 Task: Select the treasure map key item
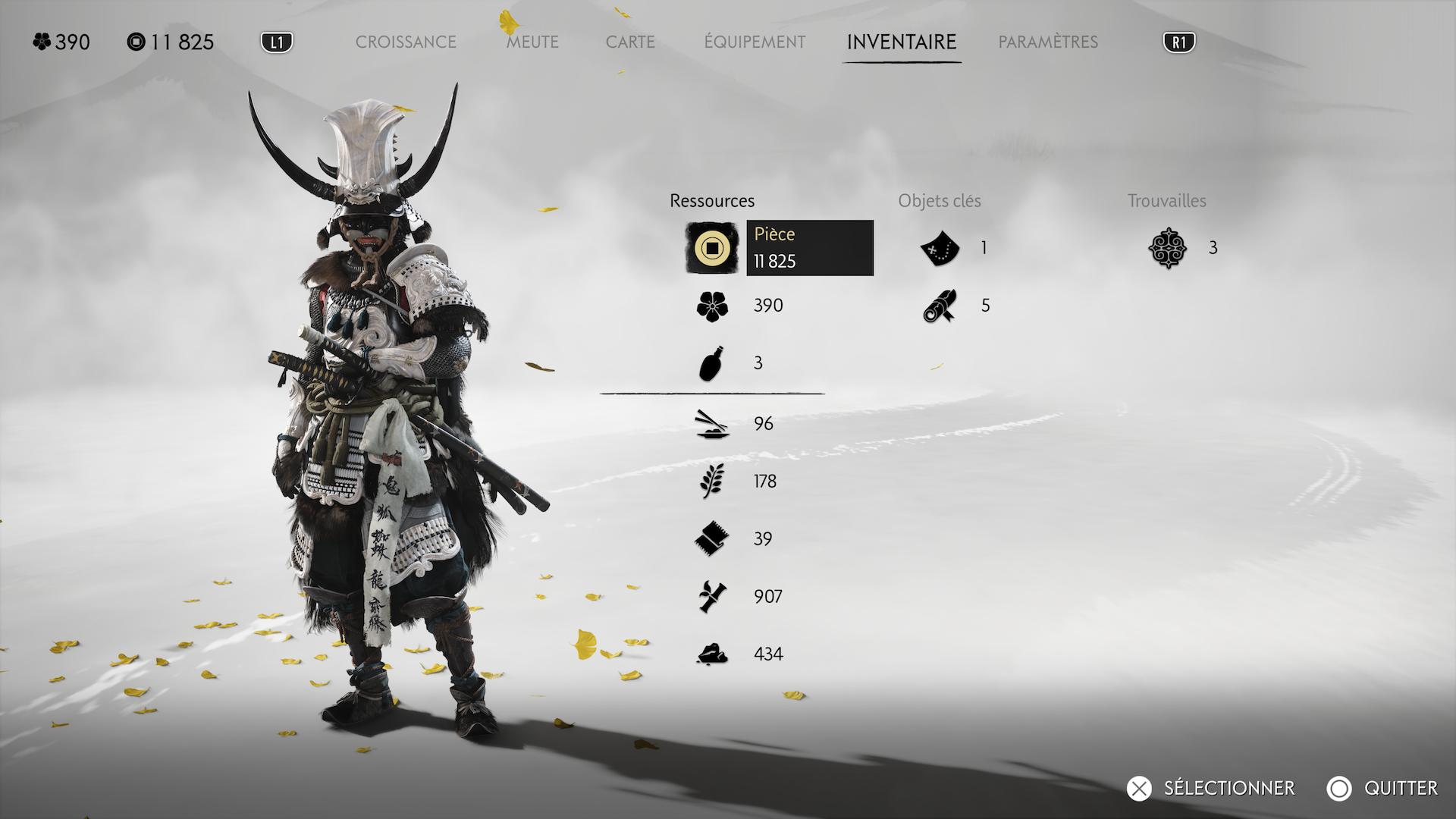(940, 248)
